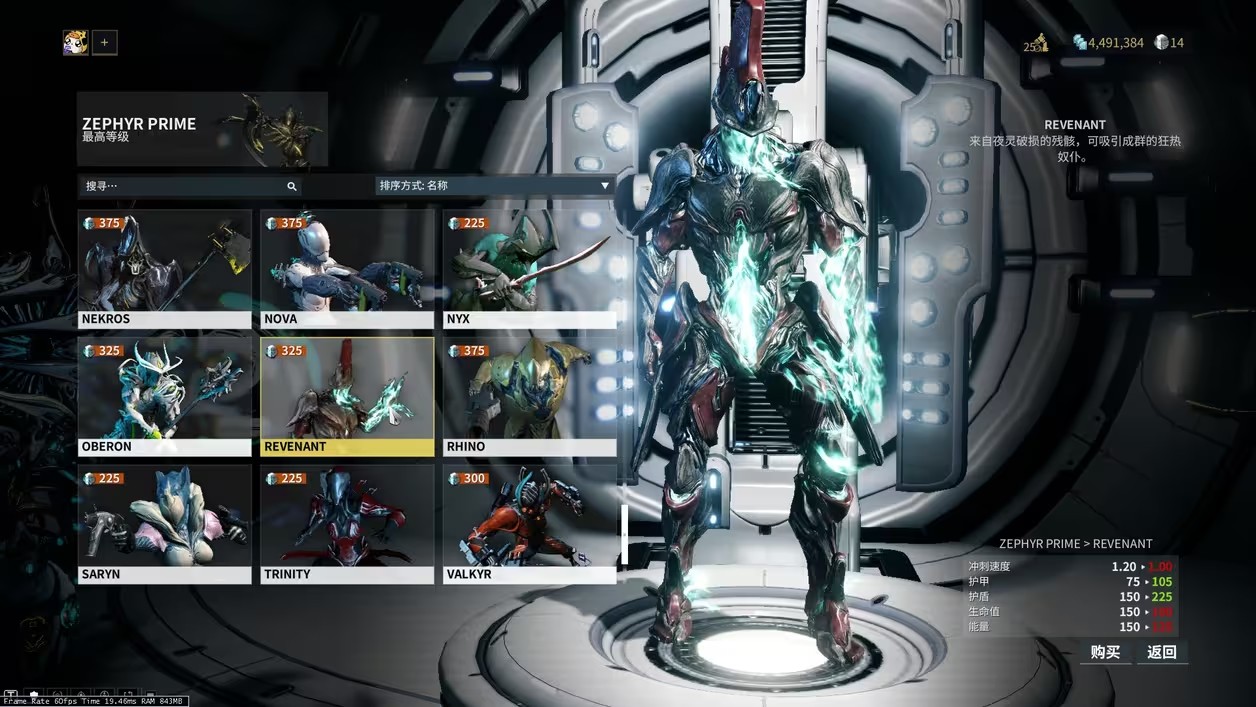Go back with the 返回 button
The width and height of the screenshot is (1256, 707).
pos(1161,652)
